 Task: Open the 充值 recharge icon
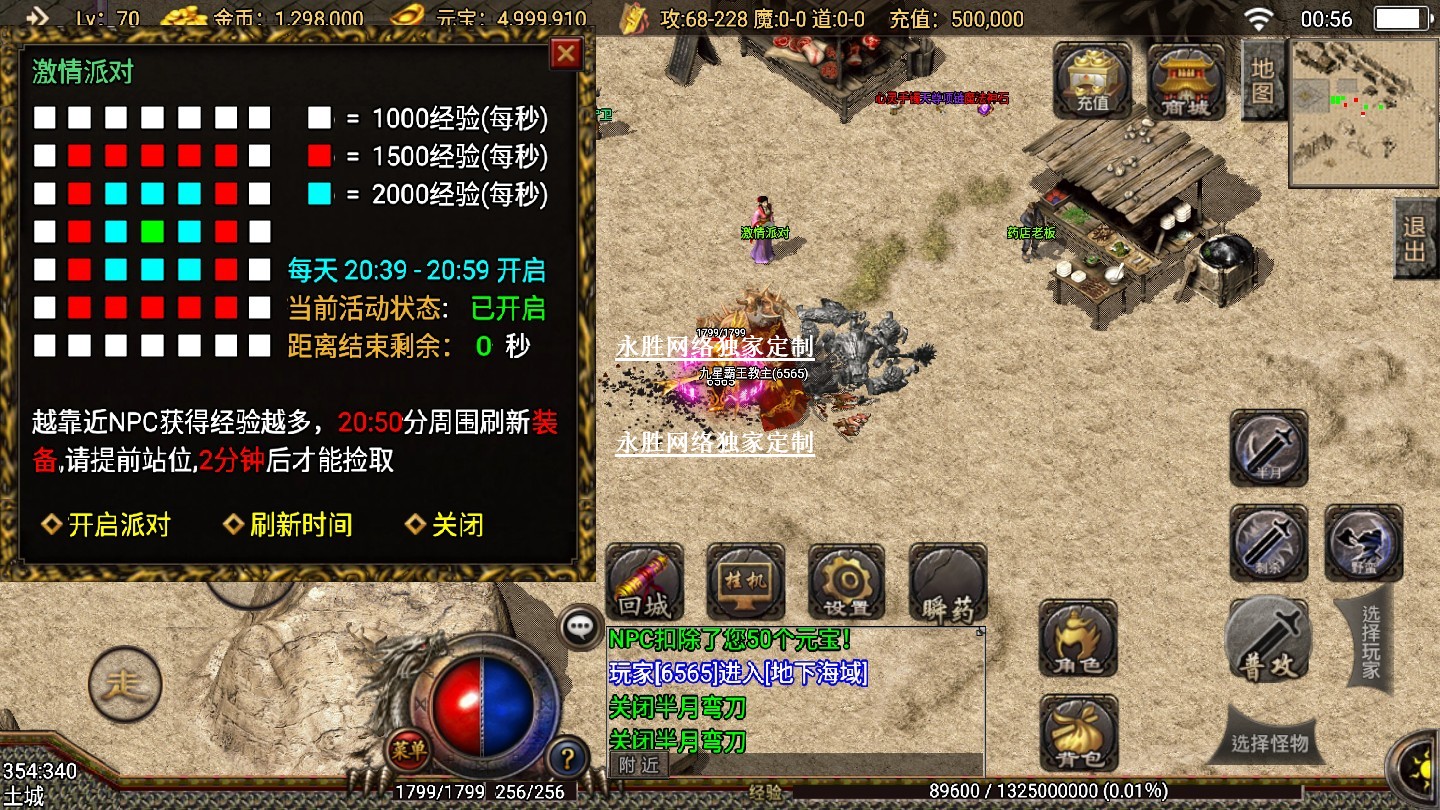pos(1092,80)
